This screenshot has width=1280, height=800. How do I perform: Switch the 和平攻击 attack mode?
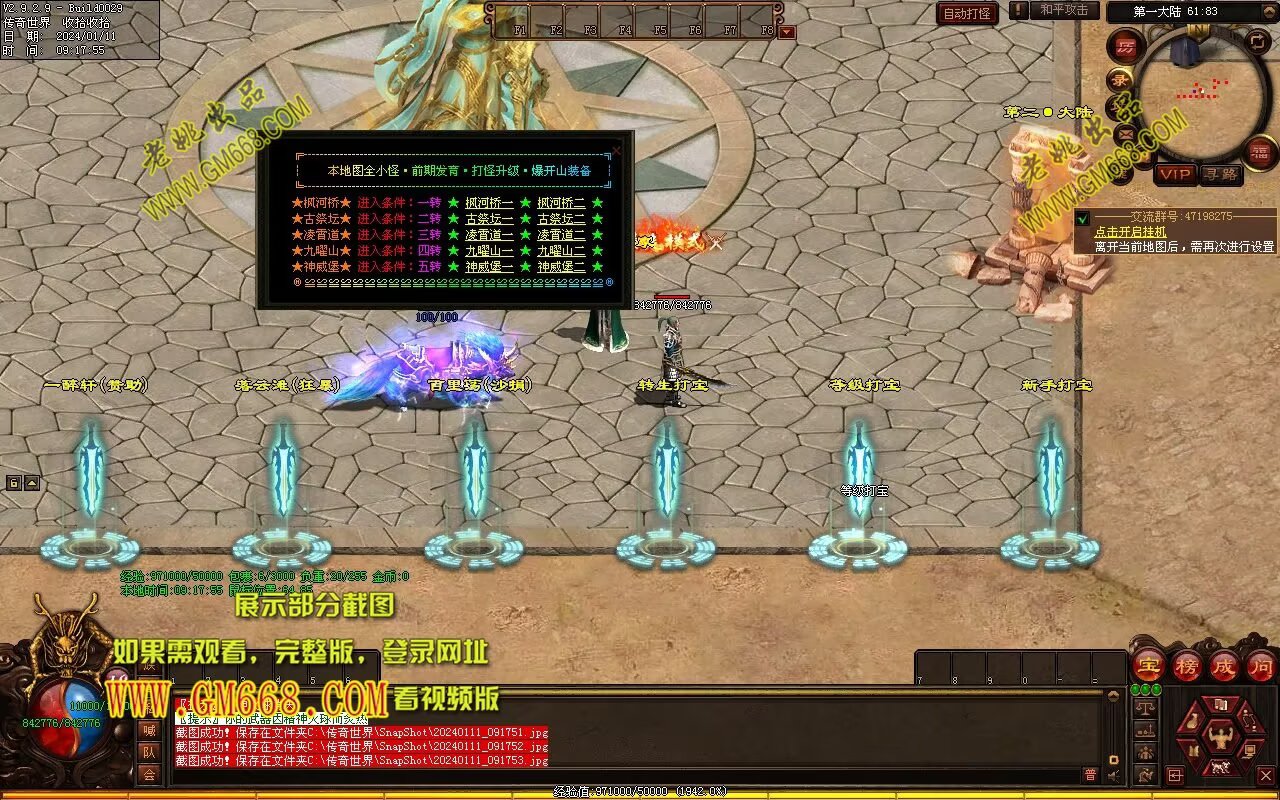[1063, 10]
